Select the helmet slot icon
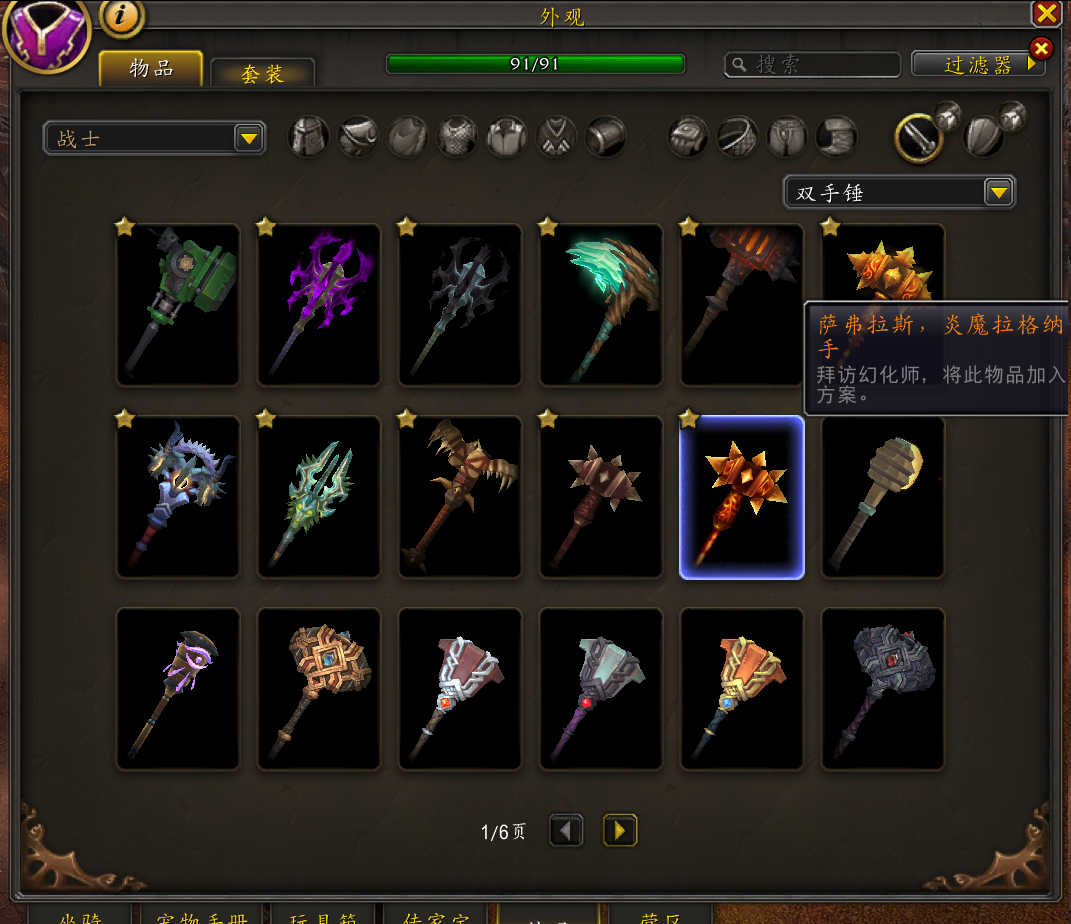 click(309, 137)
